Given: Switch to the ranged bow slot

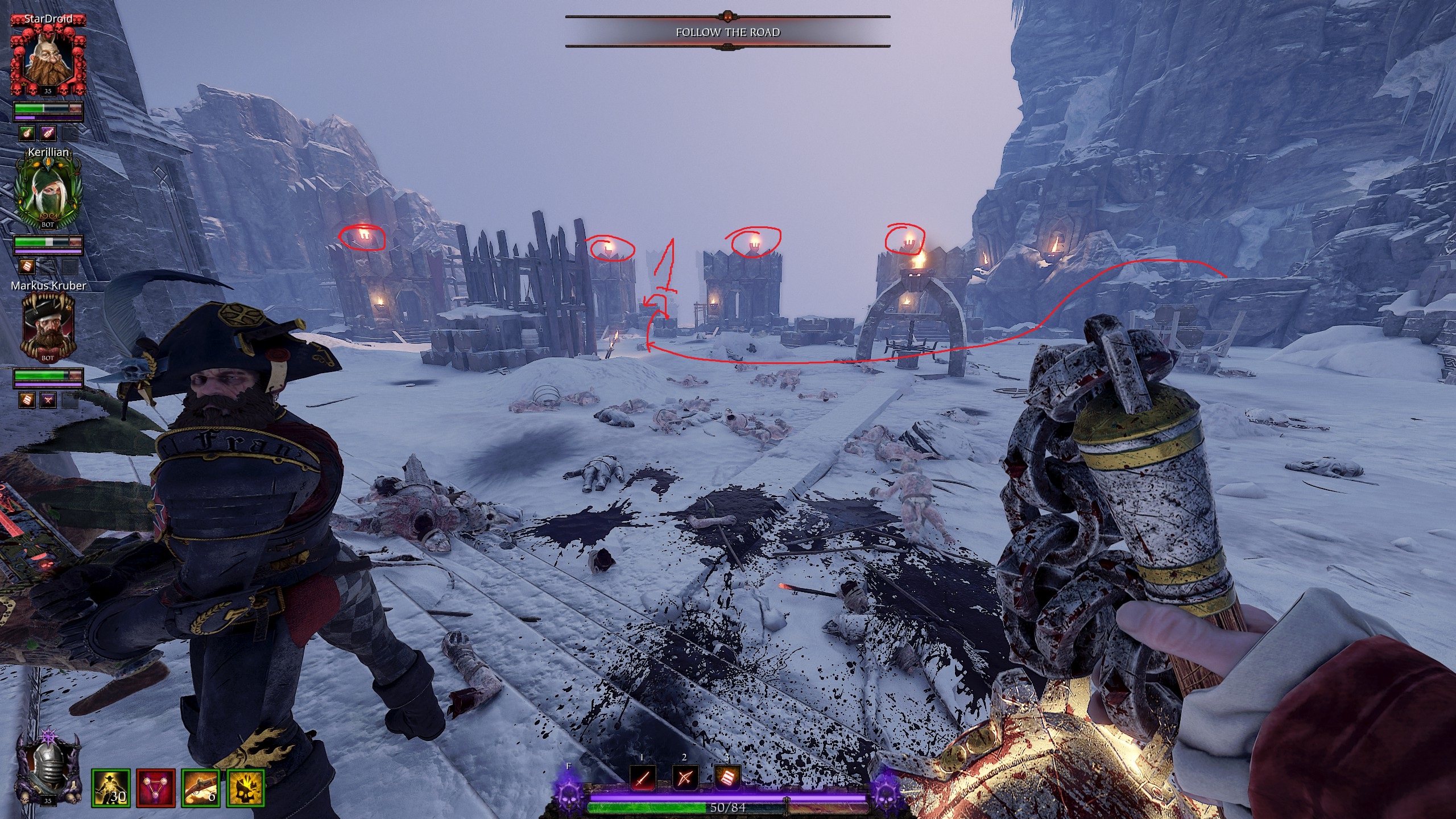Looking at the screenshot, I should pos(685,777).
